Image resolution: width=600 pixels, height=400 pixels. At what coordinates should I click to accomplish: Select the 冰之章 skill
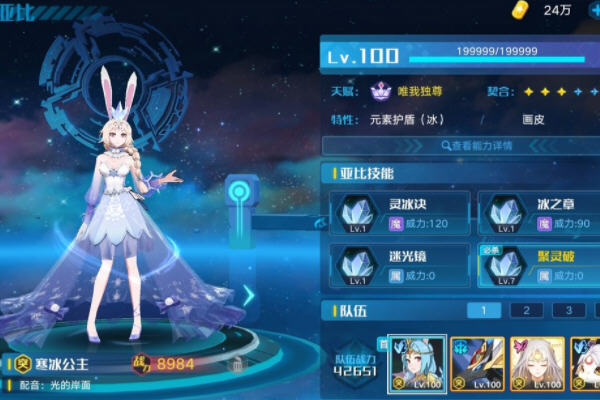[537, 212]
